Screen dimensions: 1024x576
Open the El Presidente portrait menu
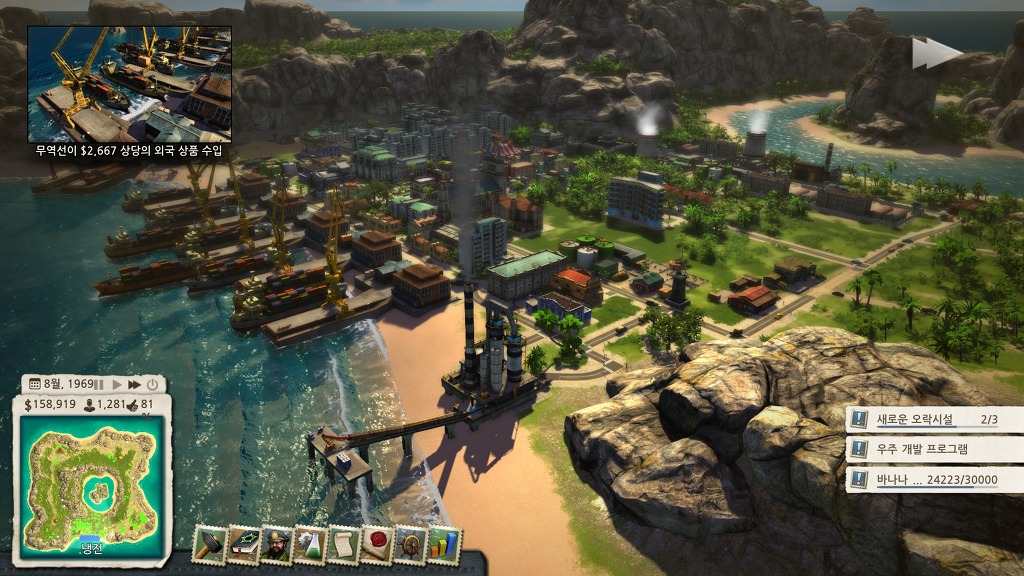[276, 543]
